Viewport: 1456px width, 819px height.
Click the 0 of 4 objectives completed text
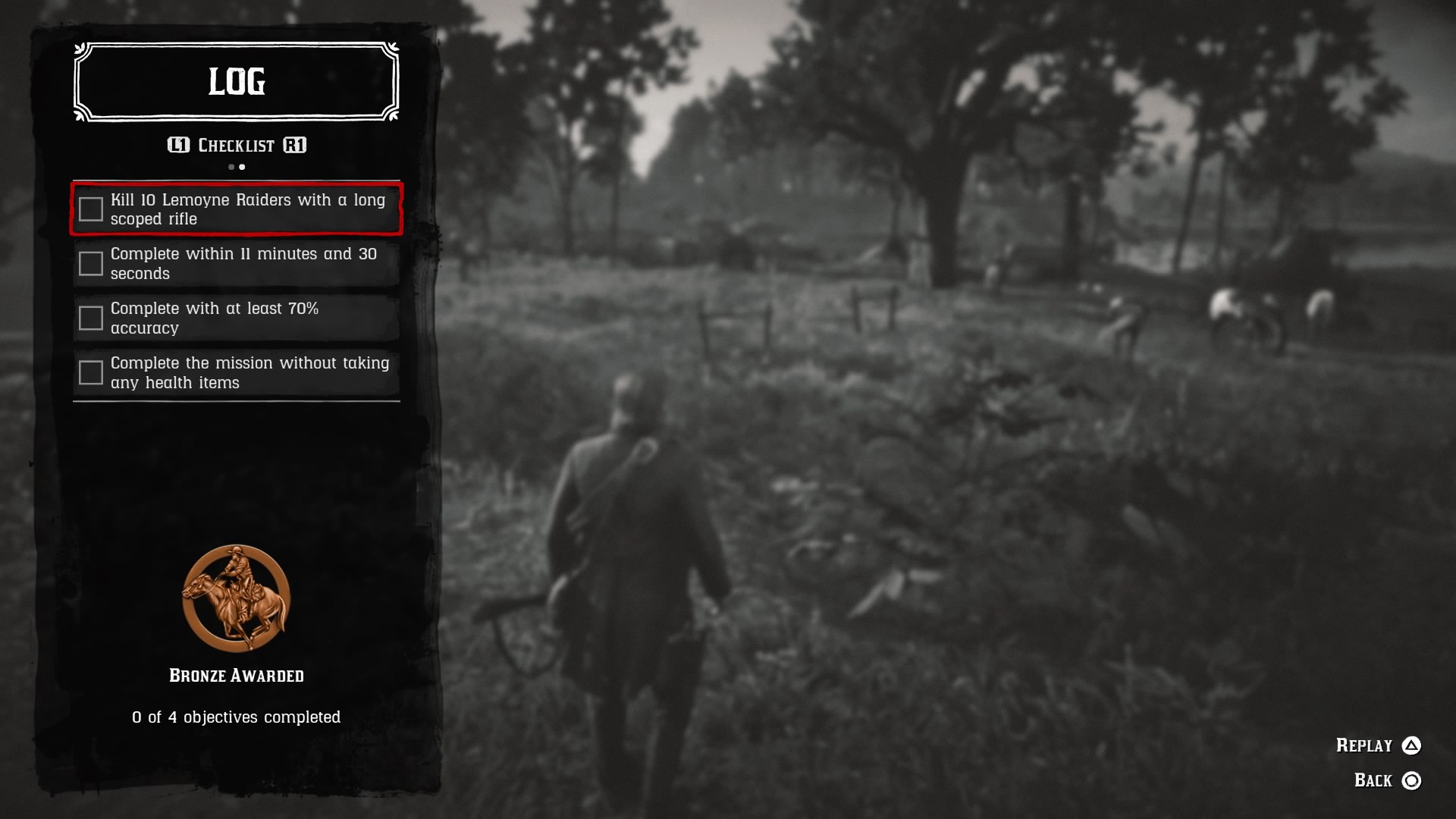click(236, 716)
